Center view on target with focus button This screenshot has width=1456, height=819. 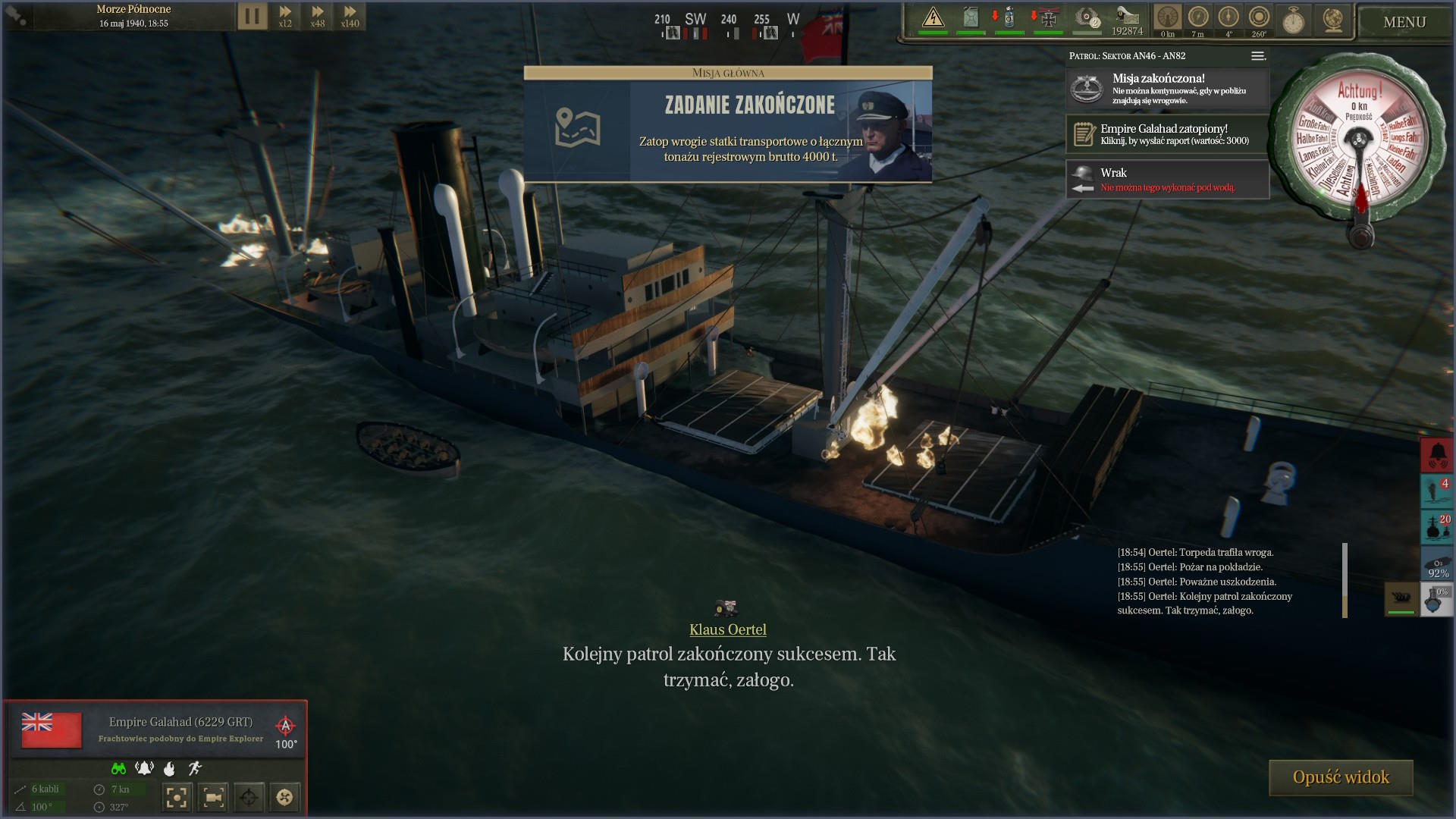tap(176, 797)
